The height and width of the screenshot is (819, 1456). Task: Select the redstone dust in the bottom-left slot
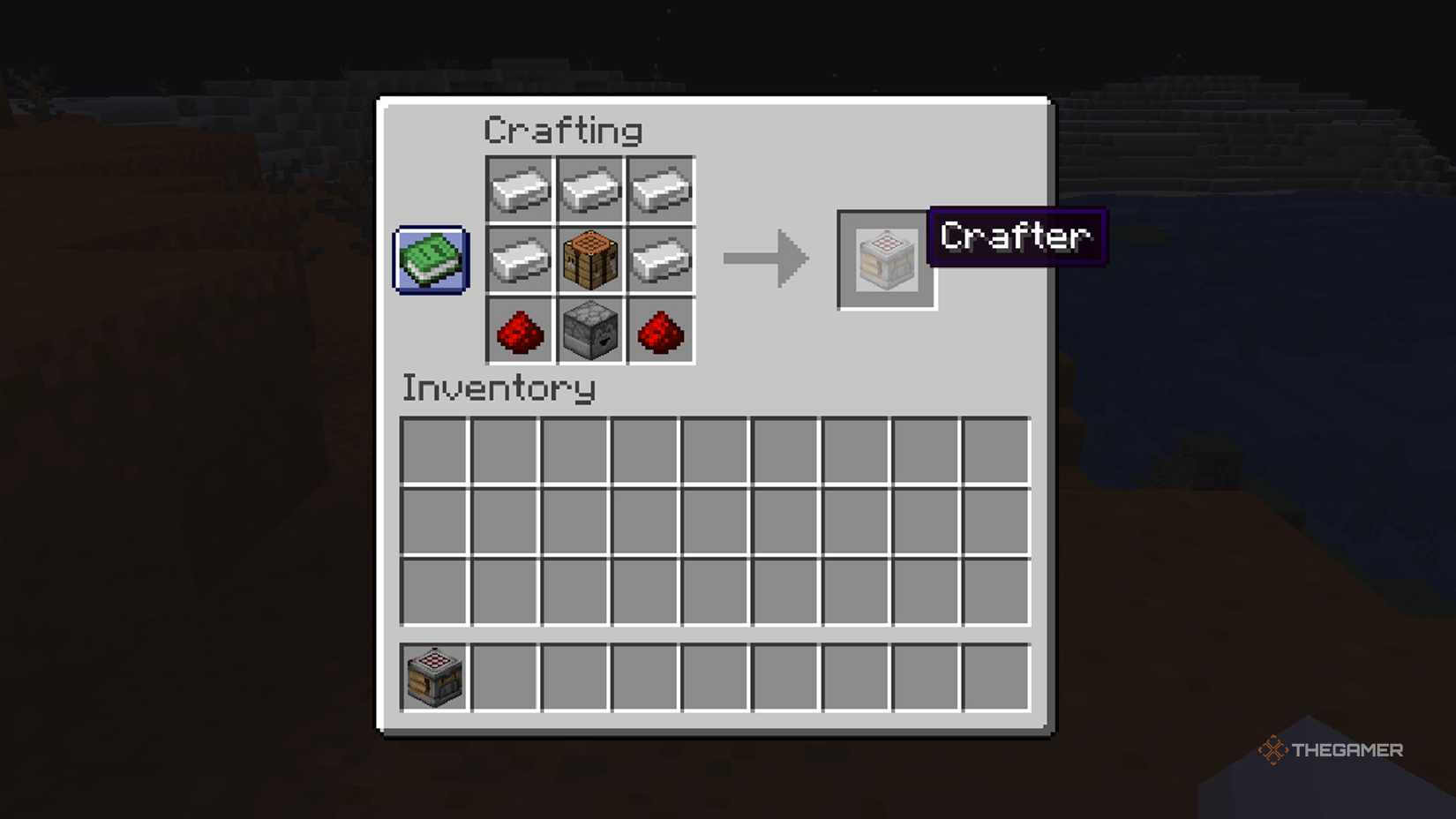point(519,330)
